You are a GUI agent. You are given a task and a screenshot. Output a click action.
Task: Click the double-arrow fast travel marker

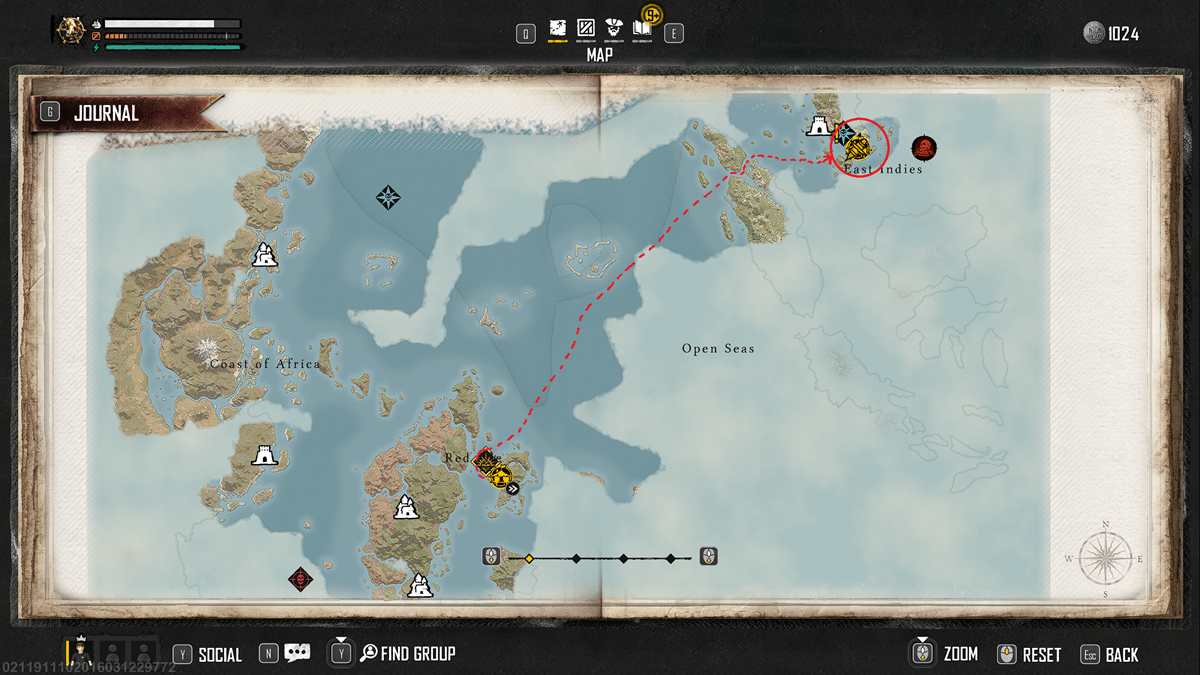512,489
